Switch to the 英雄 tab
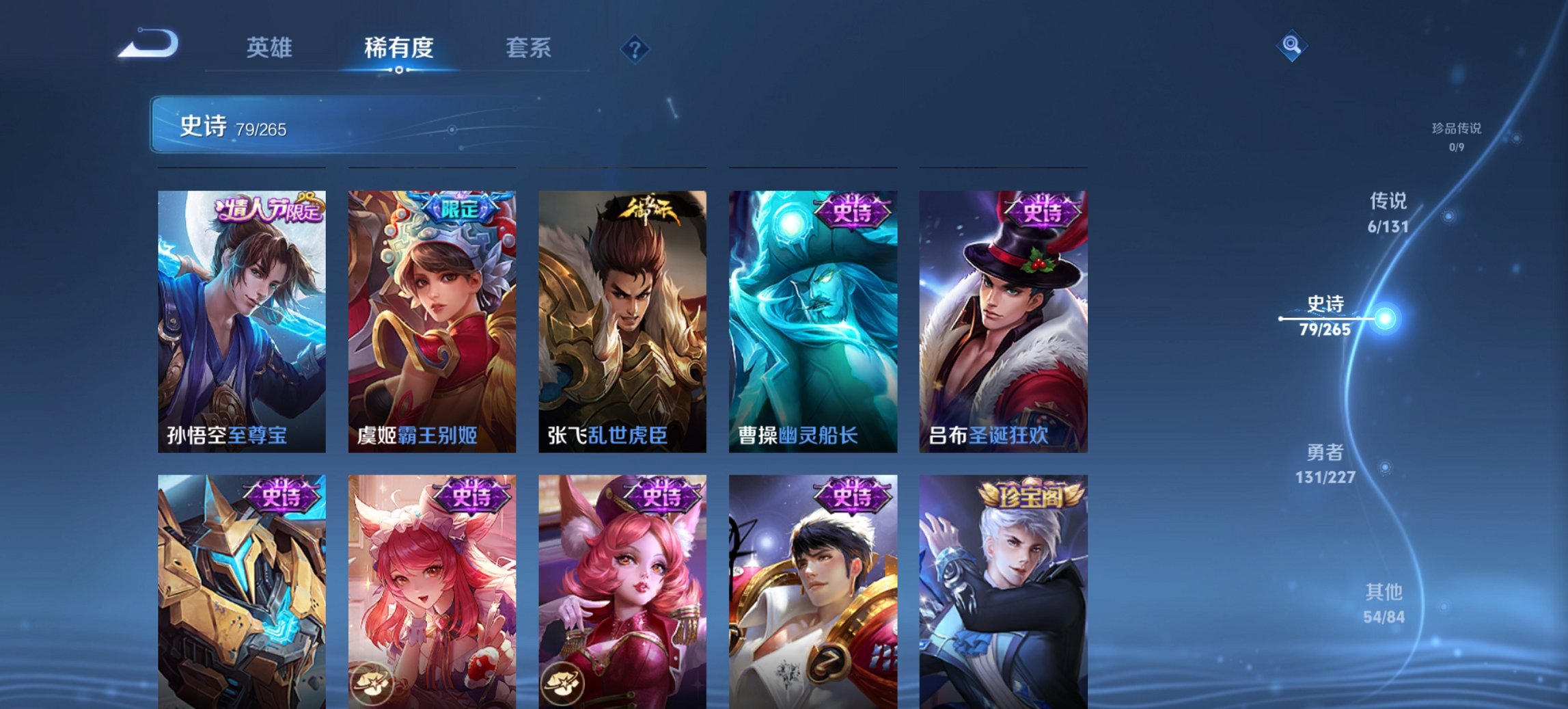Screen dimensions: 1568x709 tap(271, 48)
